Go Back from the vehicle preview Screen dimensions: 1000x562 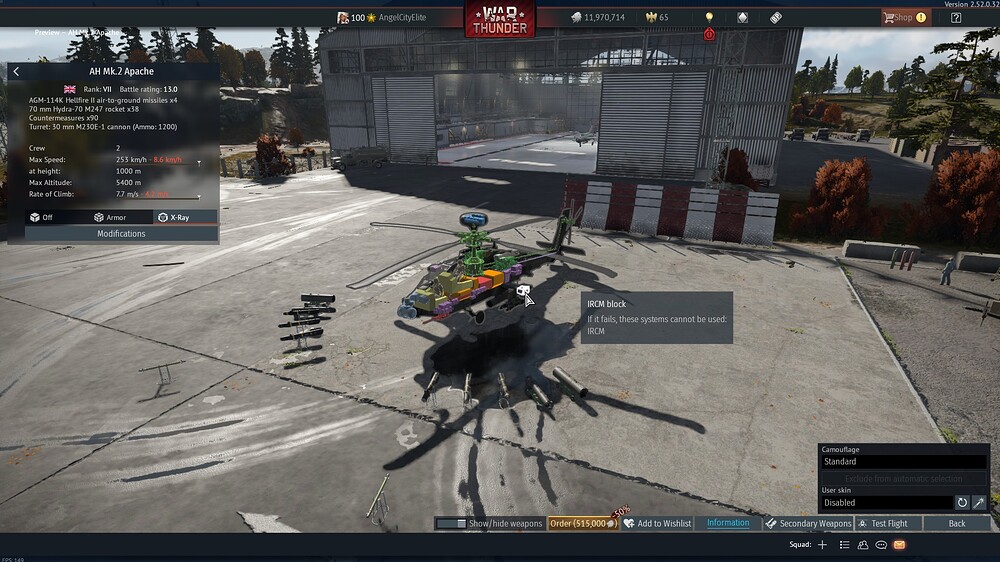coord(957,523)
